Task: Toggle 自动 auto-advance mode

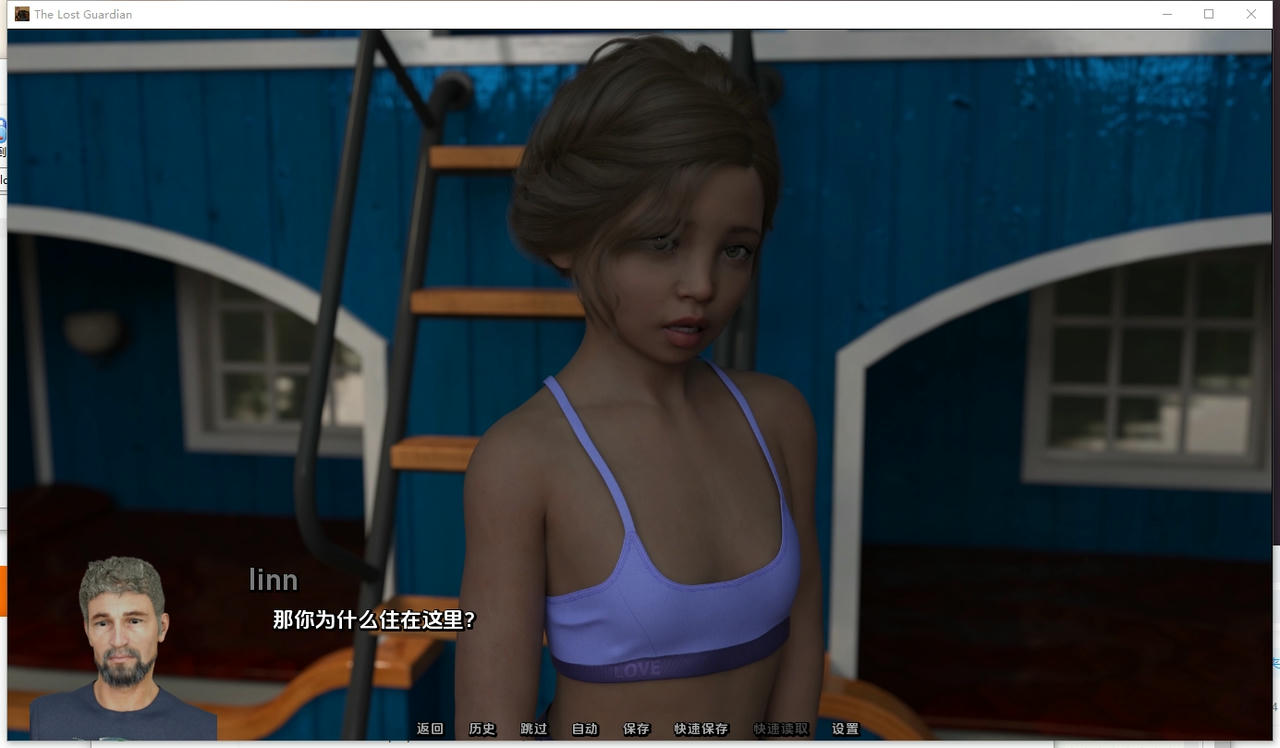Action: (585, 729)
